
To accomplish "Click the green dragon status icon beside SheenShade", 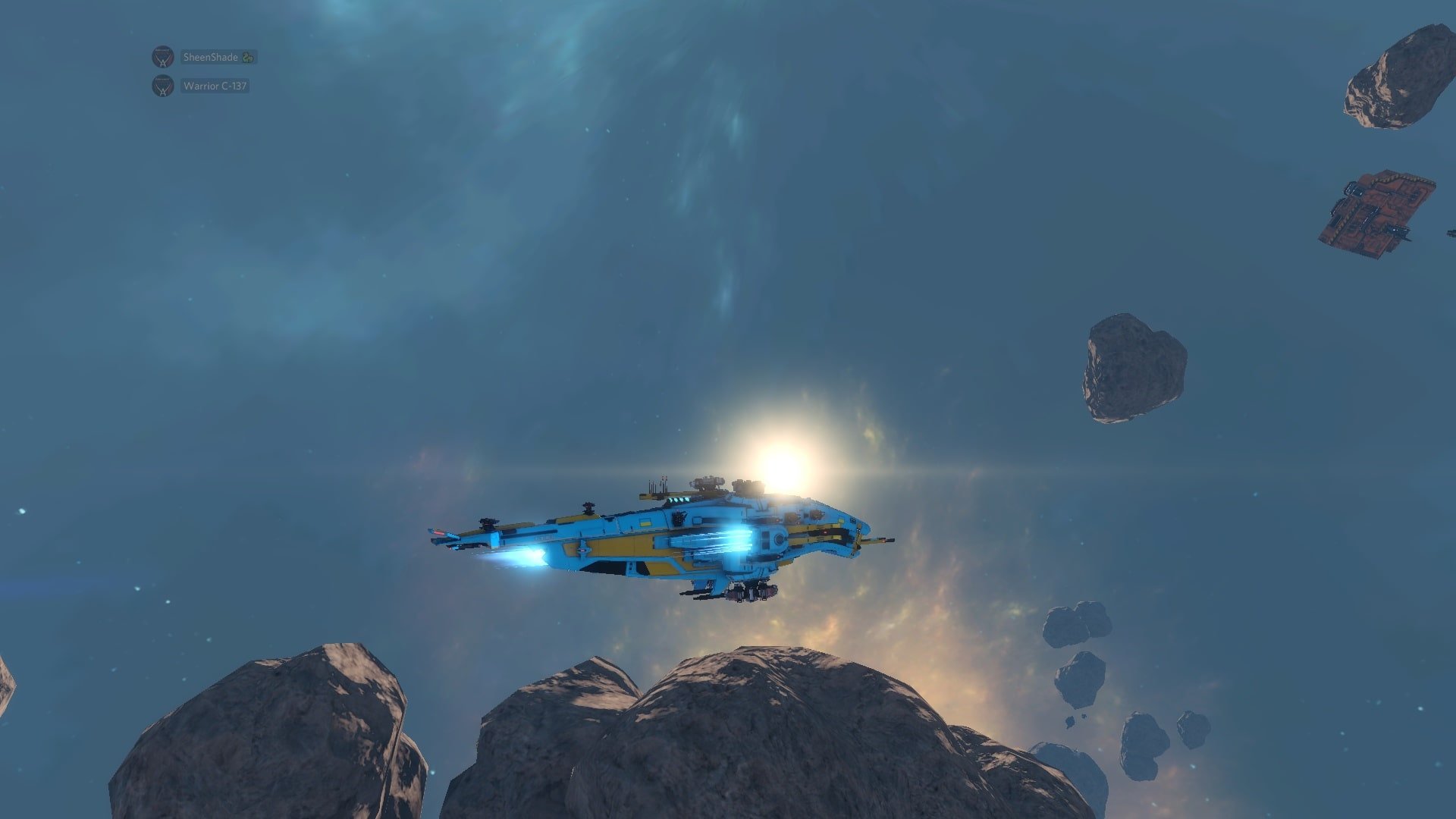I will pos(247,57).
